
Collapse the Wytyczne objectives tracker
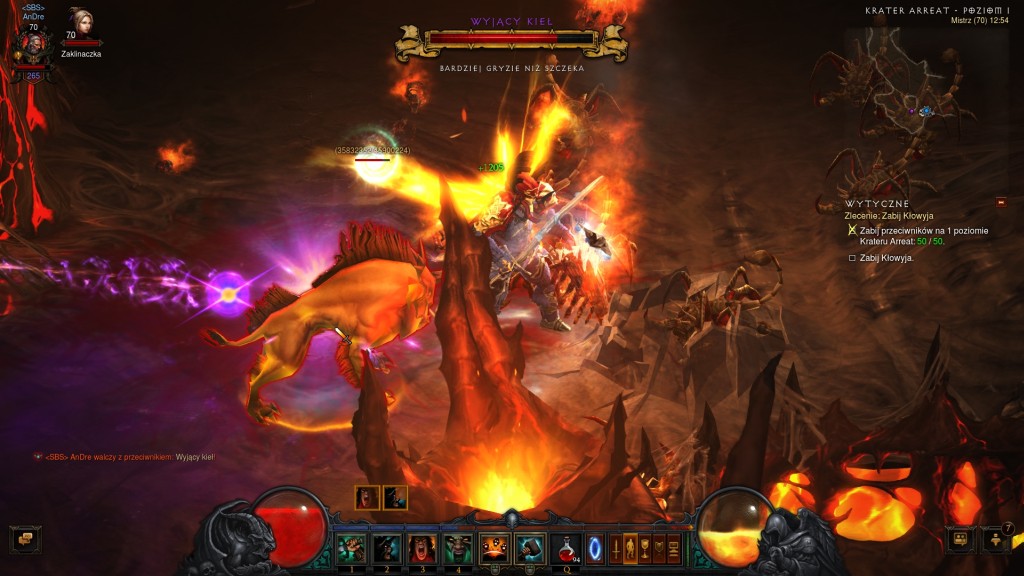pyautogui.click(x=1001, y=202)
